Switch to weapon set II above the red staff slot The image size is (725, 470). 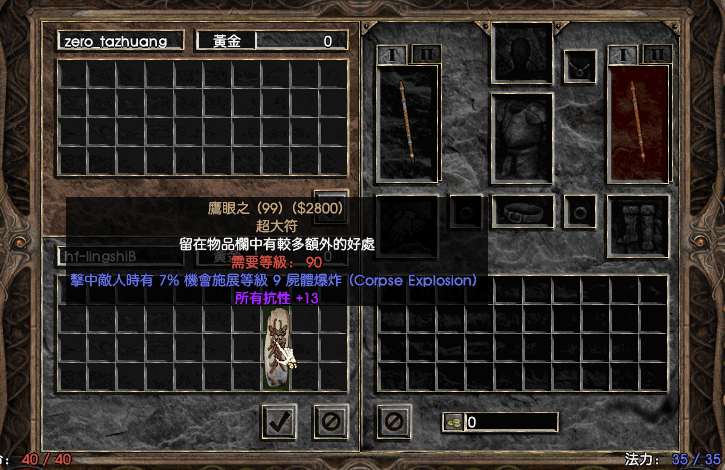(x=655, y=54)
